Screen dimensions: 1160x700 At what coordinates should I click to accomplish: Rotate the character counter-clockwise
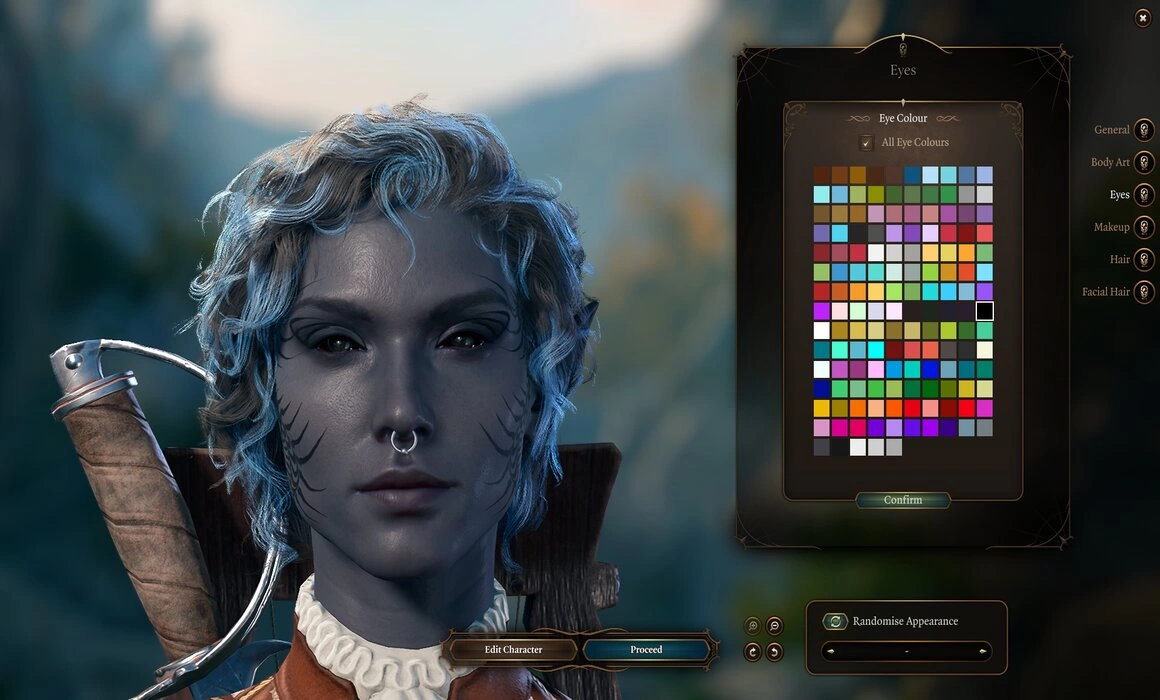pos(774,652)
